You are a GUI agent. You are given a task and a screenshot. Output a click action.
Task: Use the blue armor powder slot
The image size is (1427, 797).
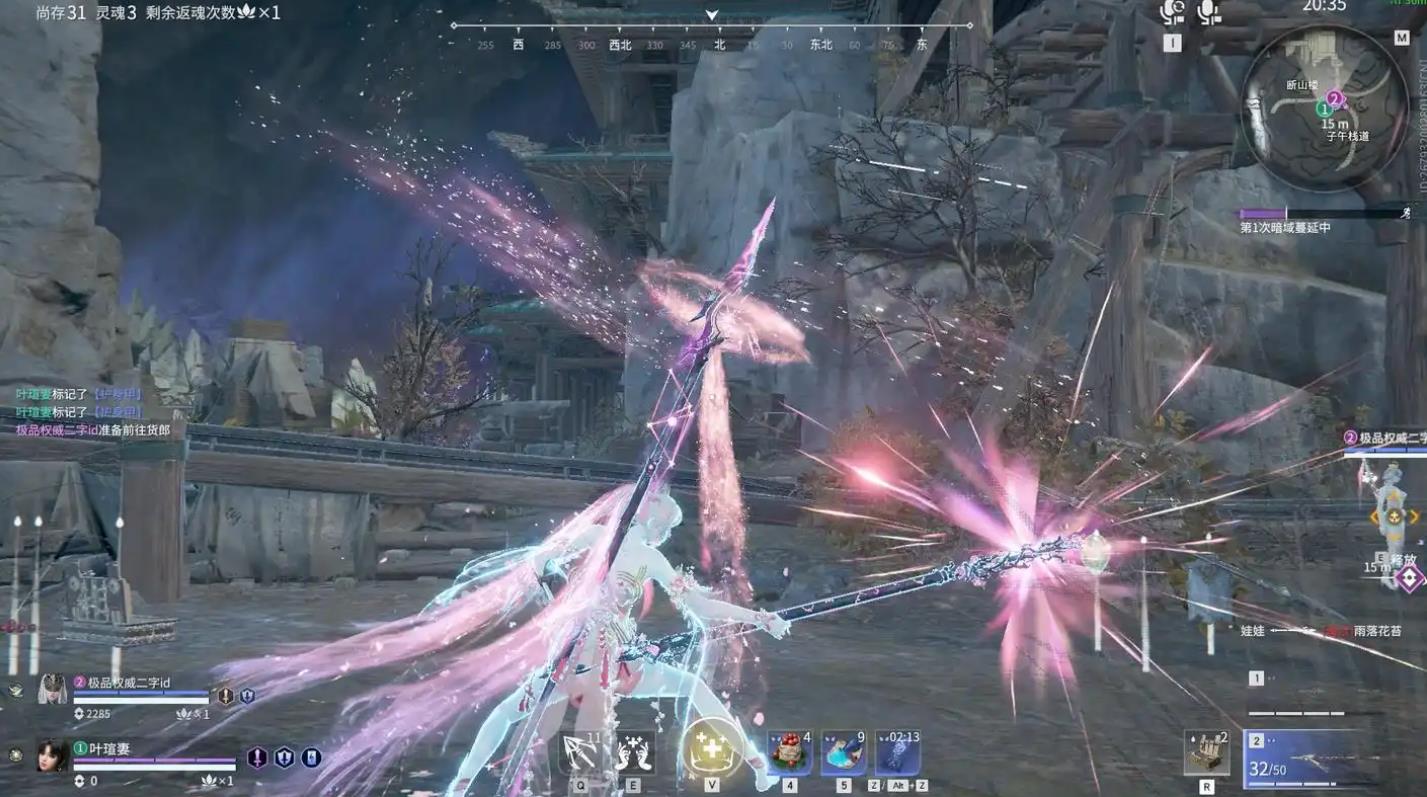pyautogui.click(x=843, y=753)
